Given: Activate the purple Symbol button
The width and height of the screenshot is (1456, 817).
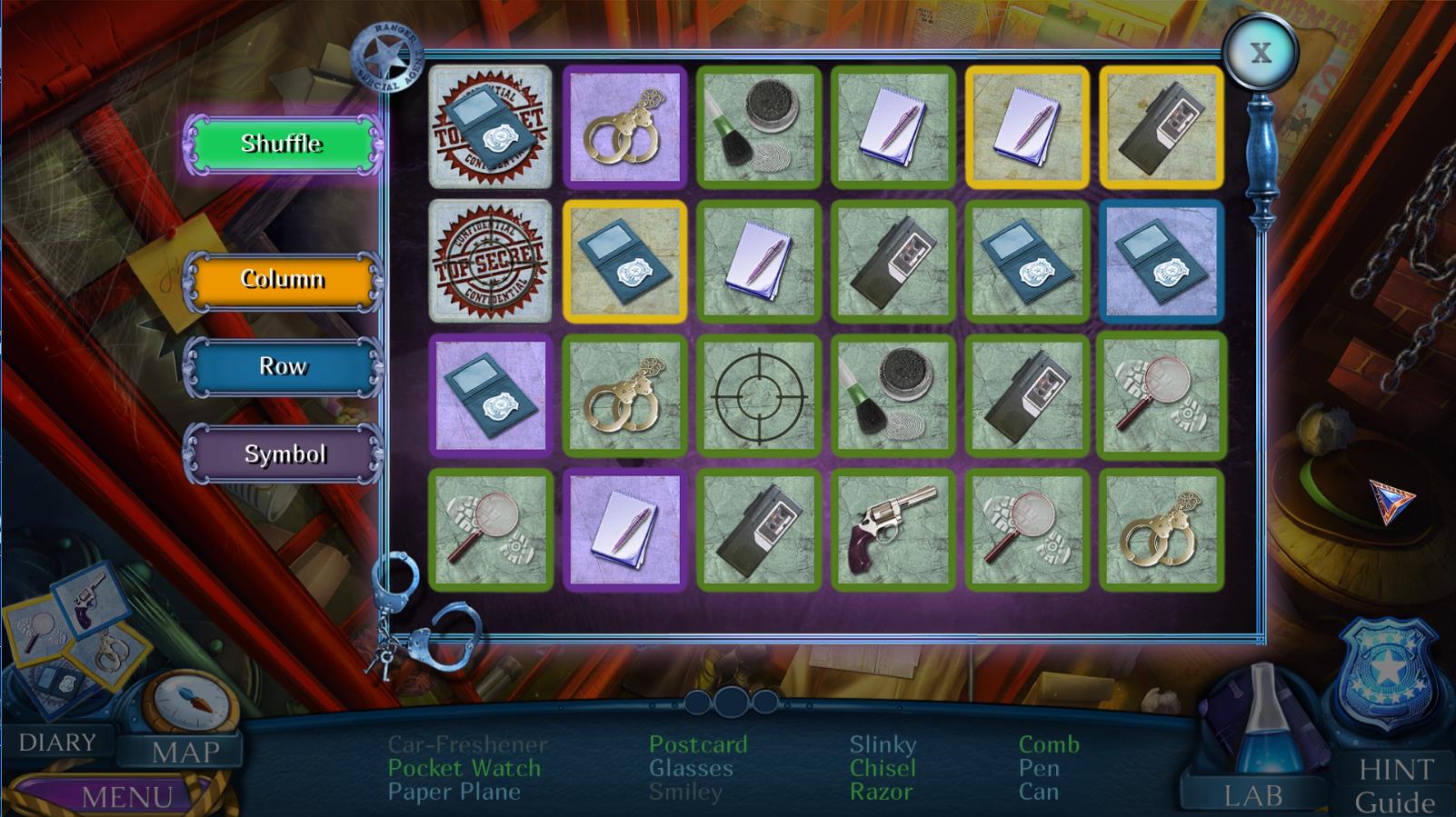Looking at the screenshot, I should (x=284, y=453).
